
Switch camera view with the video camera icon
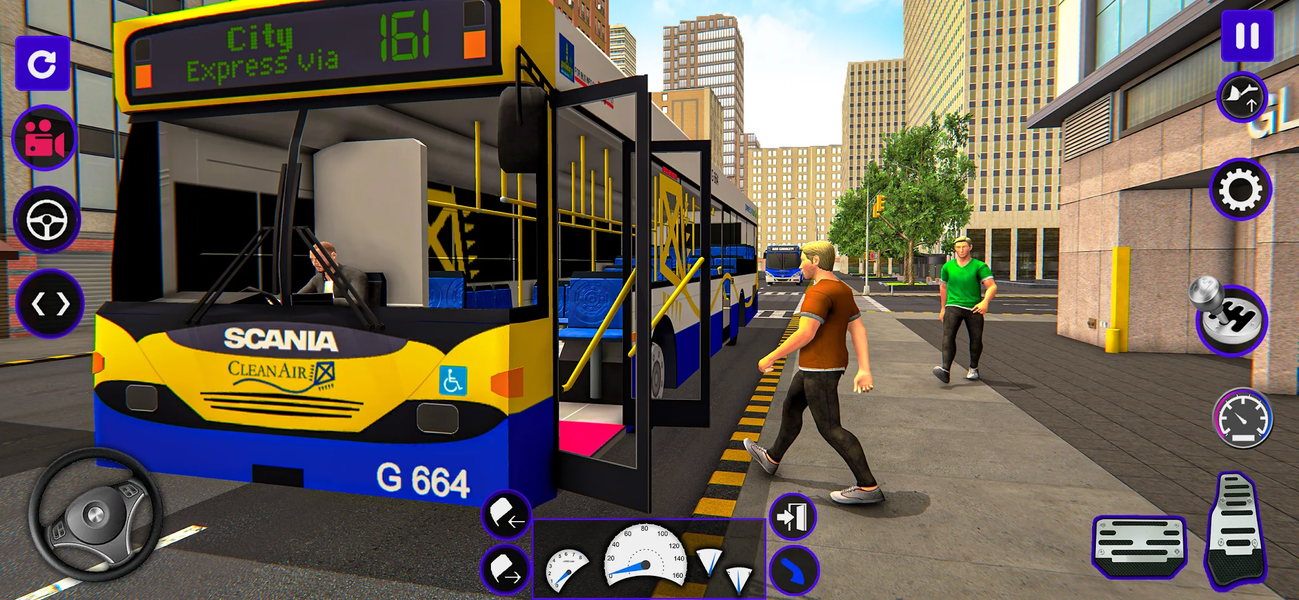pos(45,138)
